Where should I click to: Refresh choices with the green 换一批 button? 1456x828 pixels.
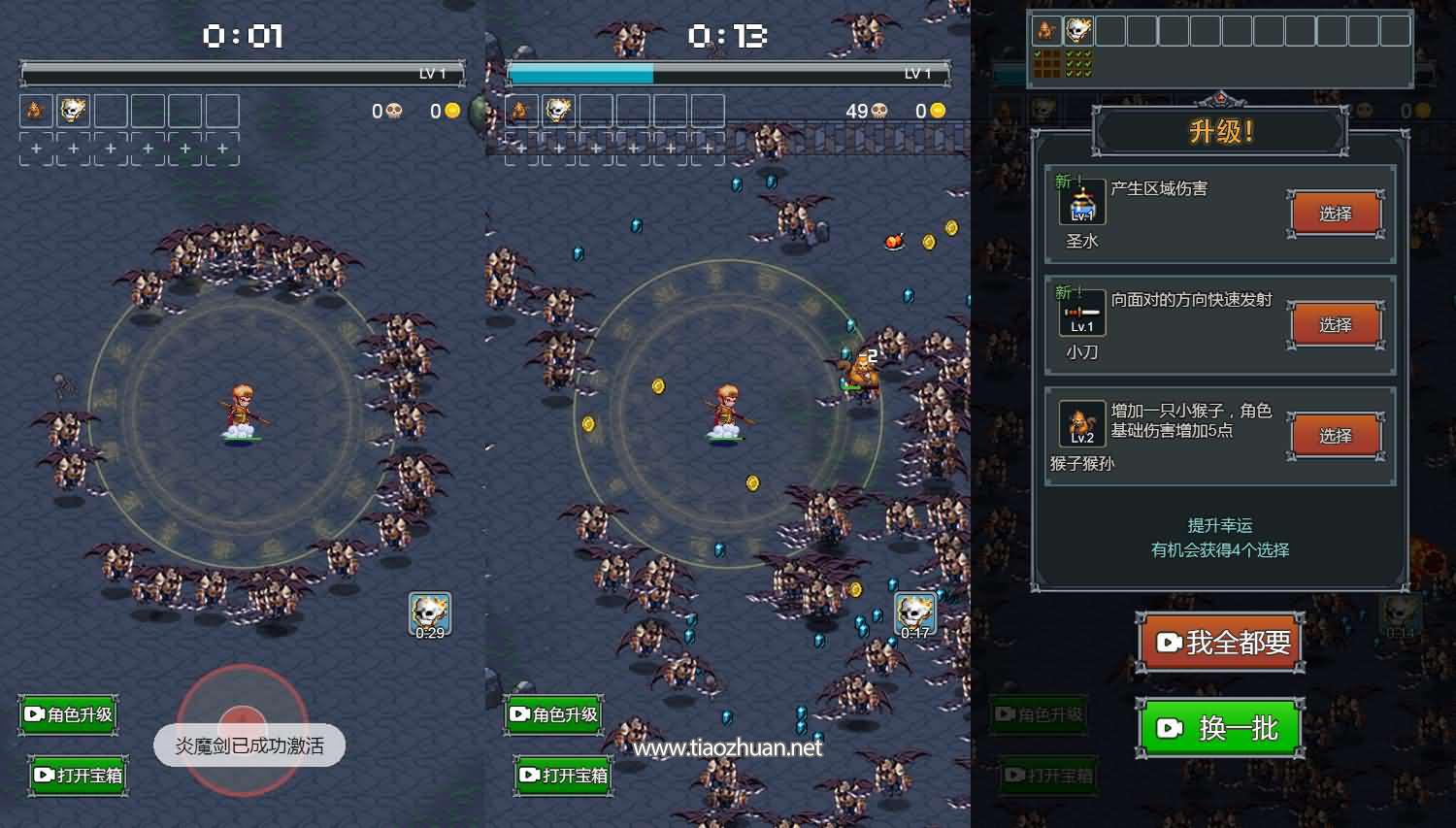coord(1219,728)
